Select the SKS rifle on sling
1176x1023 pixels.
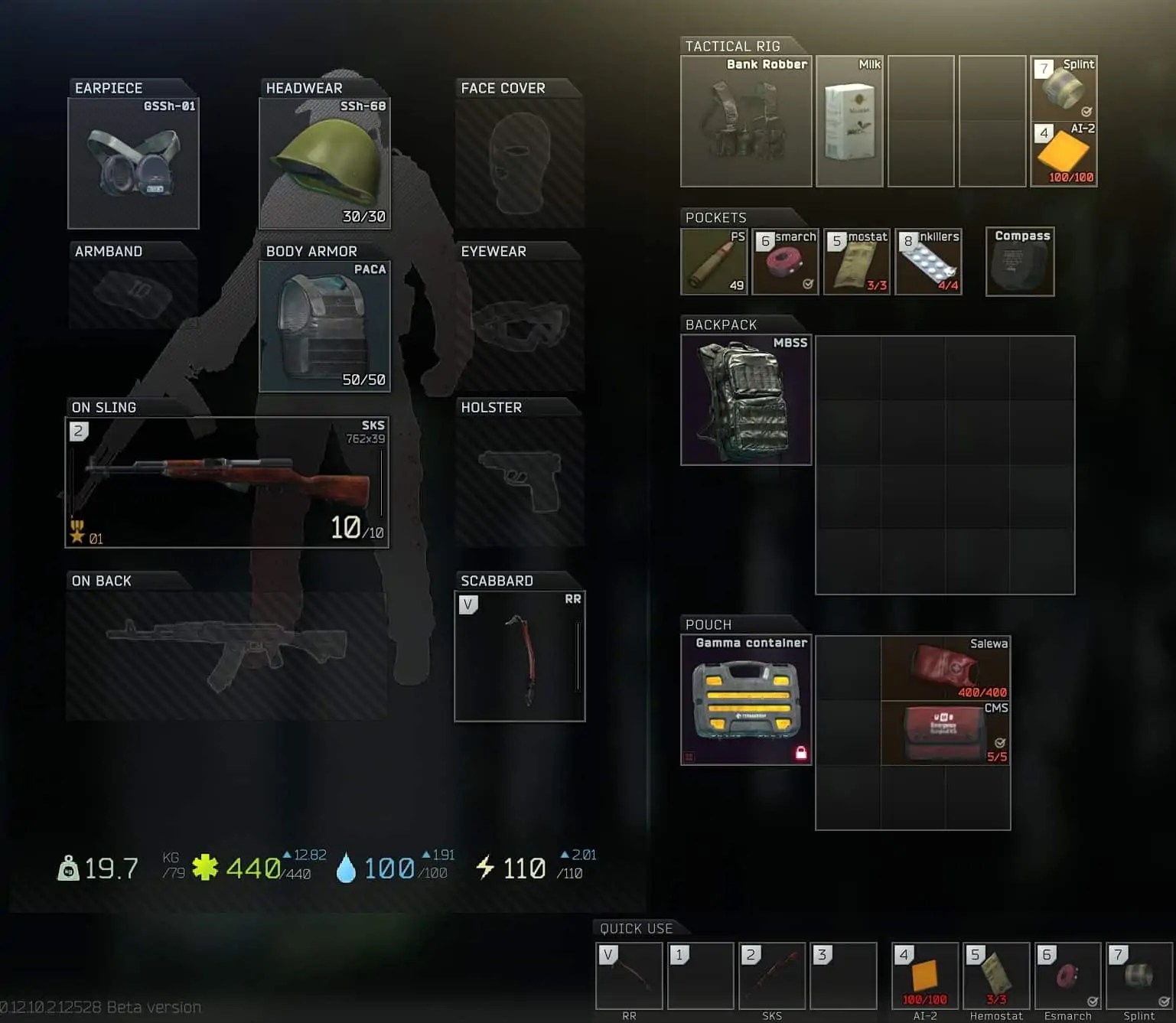[x=226, y=481]
